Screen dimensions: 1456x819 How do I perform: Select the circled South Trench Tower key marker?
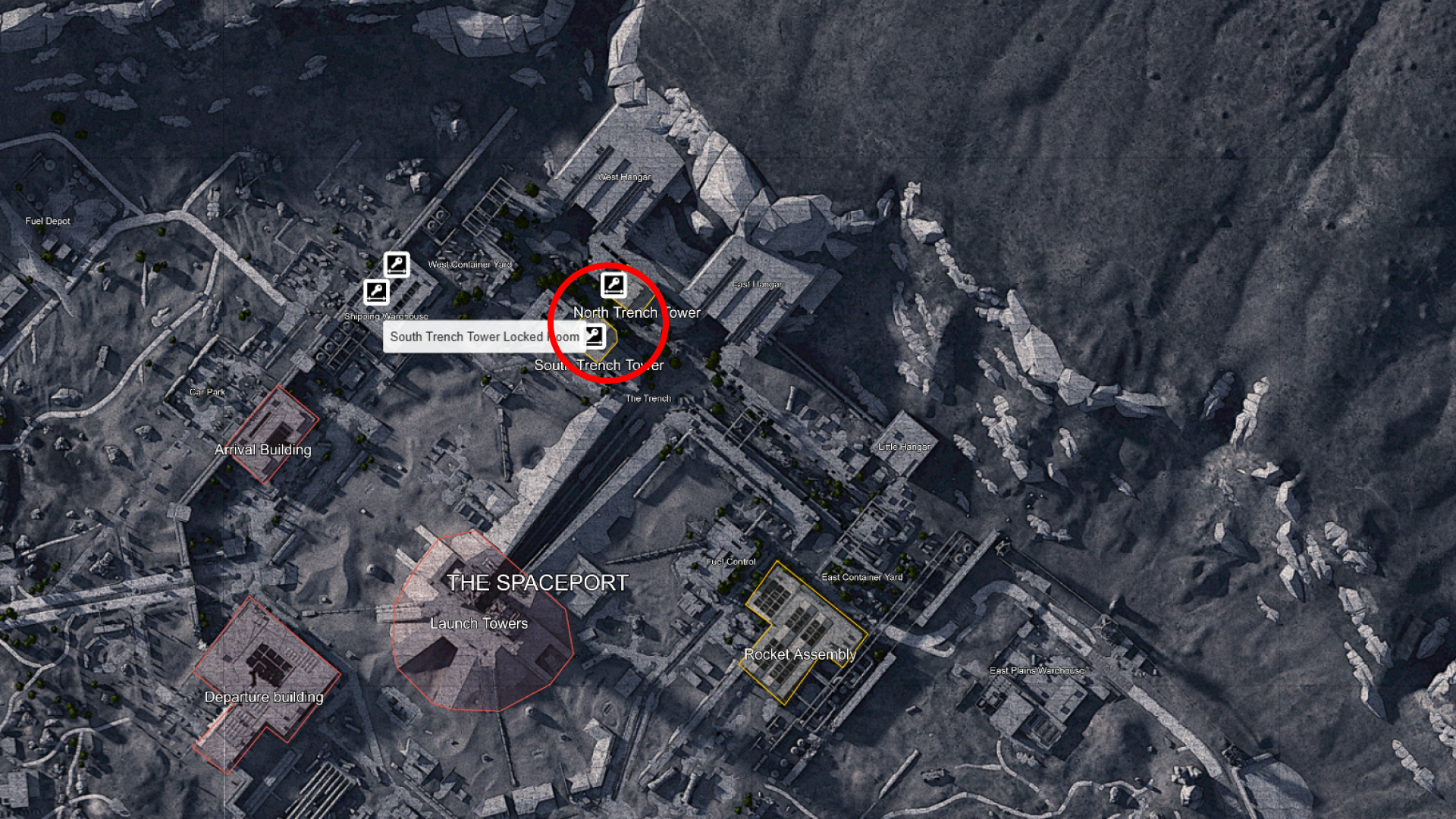pos(595,334)
